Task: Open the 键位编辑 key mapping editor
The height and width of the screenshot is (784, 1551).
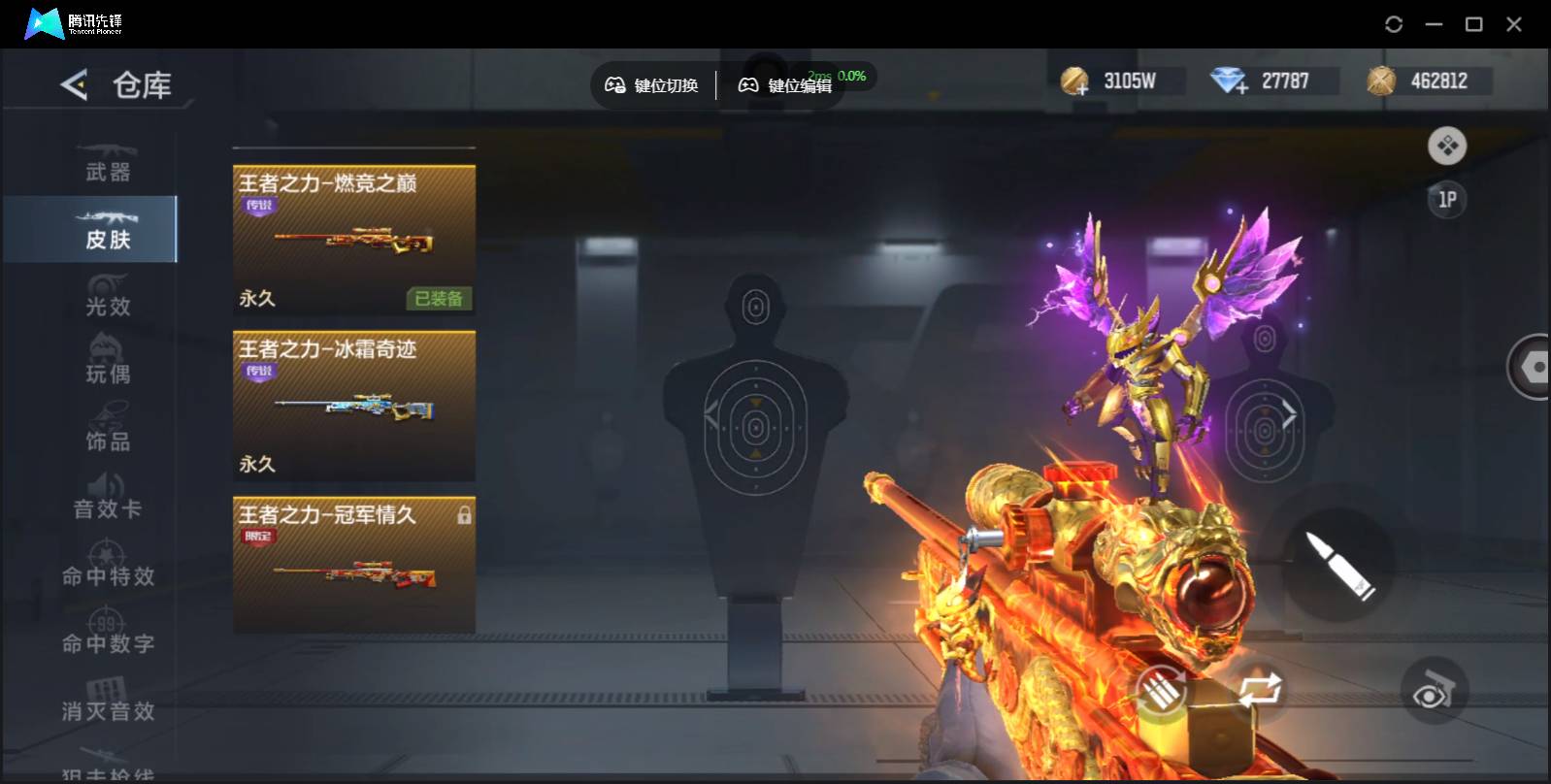Action: pos(785,85)
